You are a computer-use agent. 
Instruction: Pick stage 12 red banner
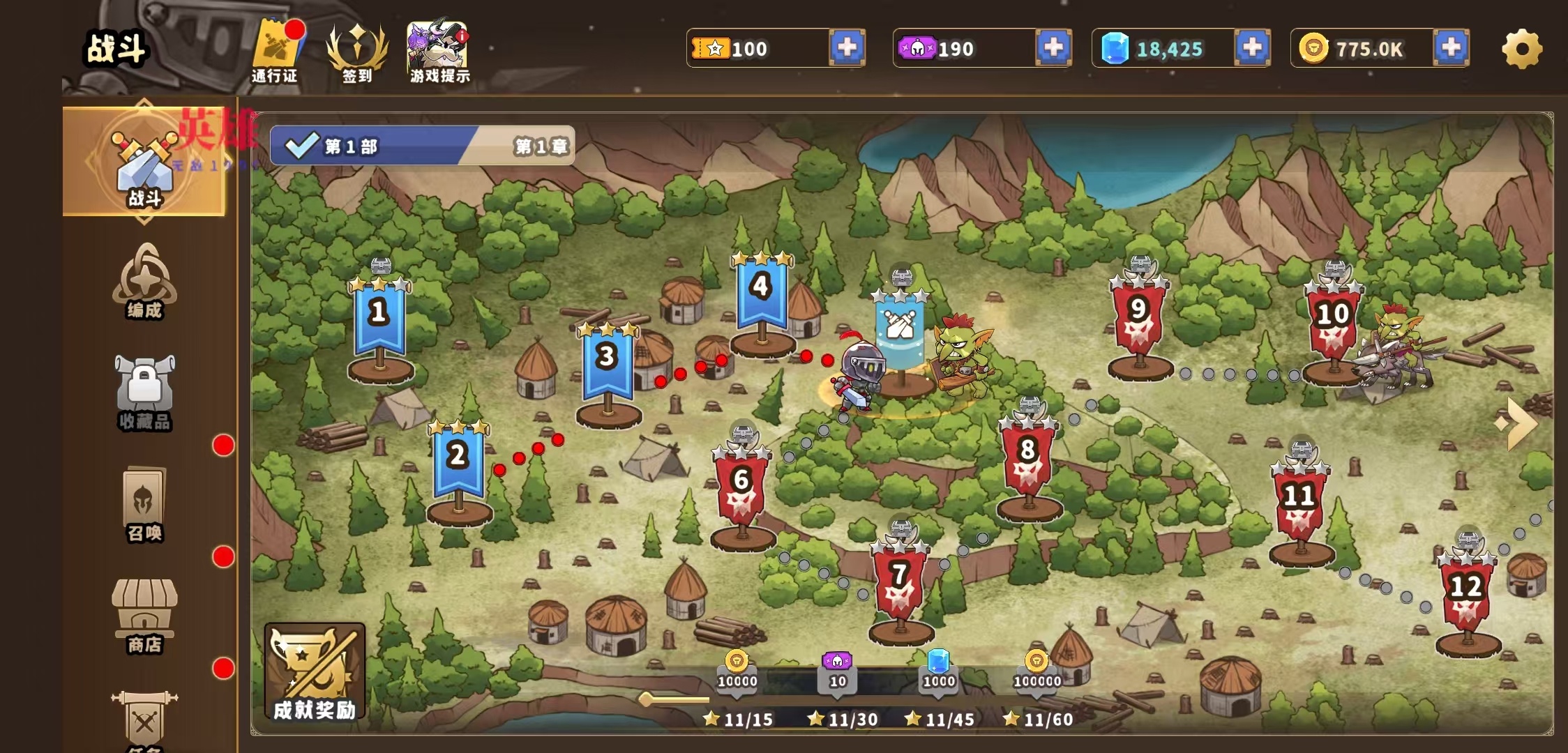point(1466,593)
